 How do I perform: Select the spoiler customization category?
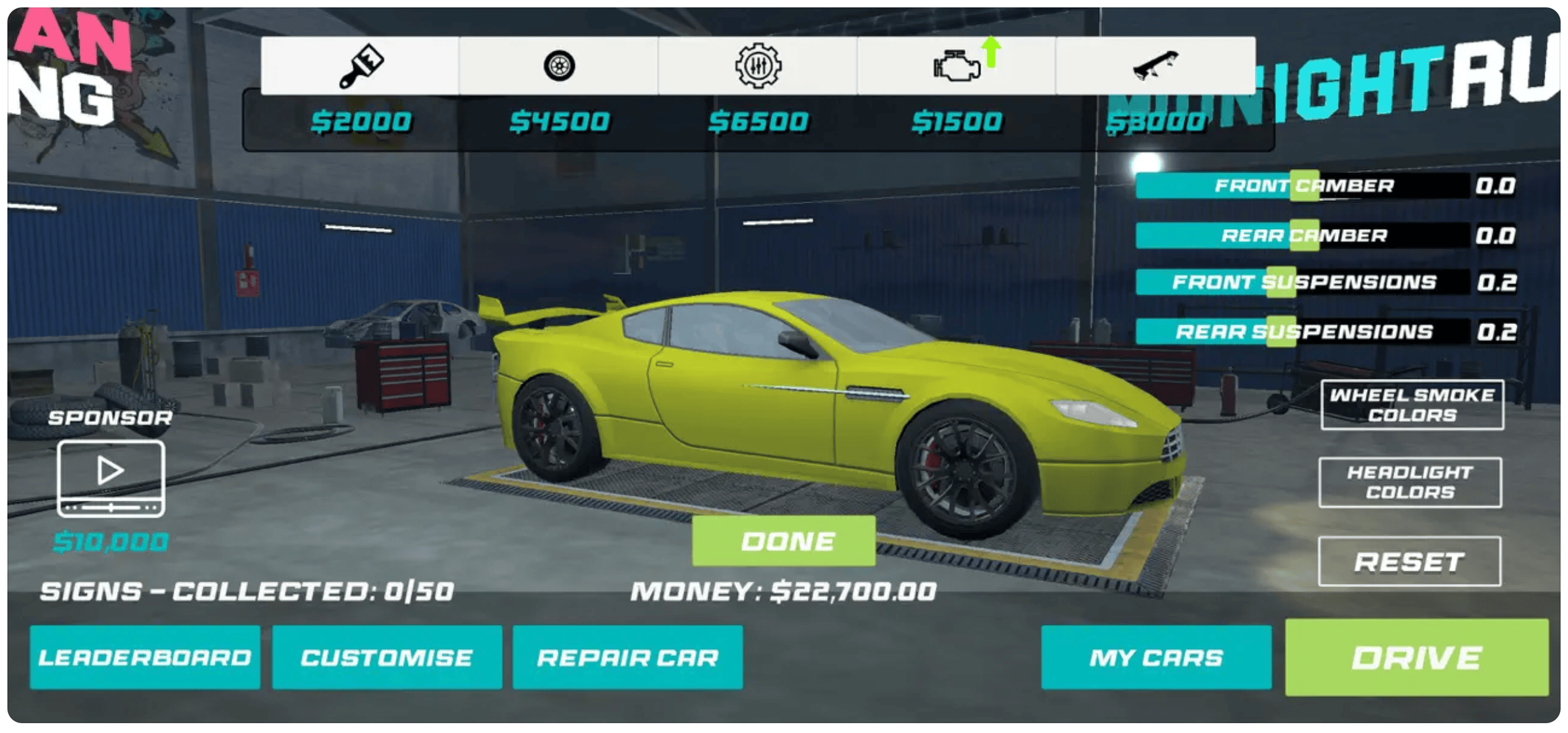pyautogui.click(x=1155, y=66)
